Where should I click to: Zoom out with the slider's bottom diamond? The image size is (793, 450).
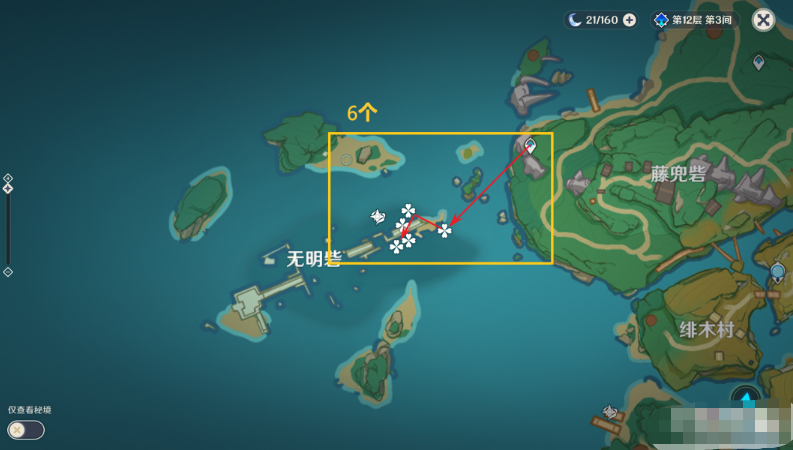[8, 272]
